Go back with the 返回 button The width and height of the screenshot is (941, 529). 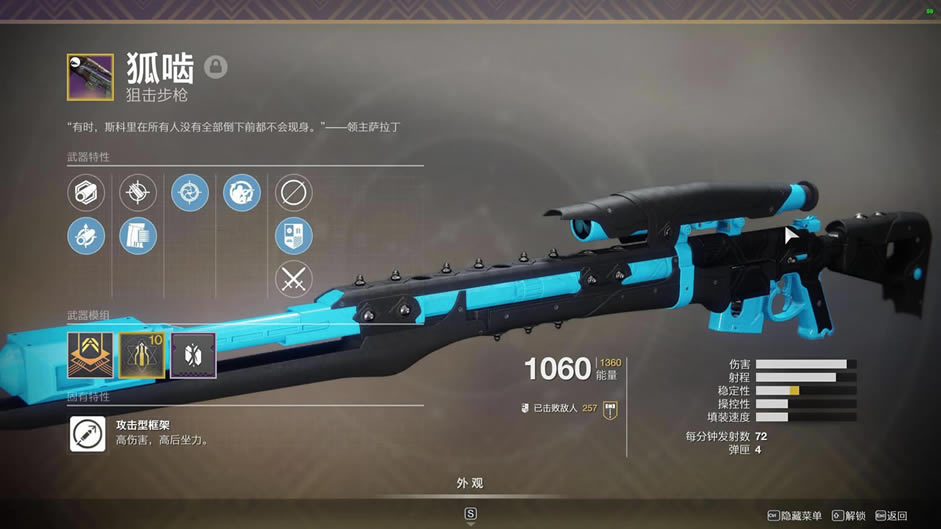coord(892,516)
